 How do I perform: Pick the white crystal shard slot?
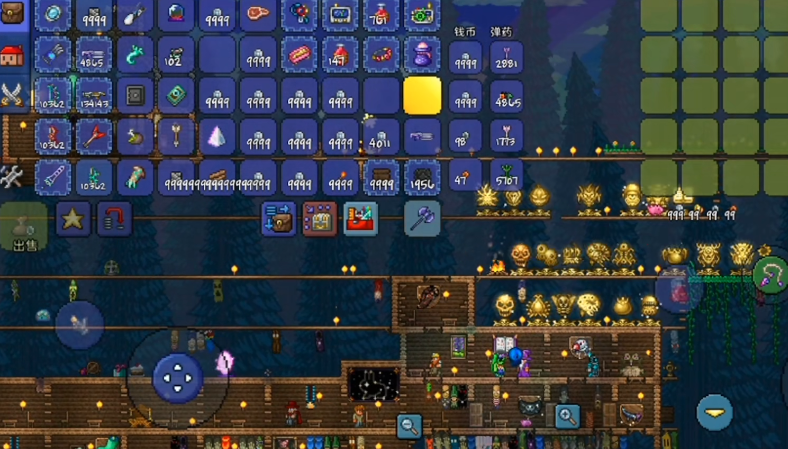216,137
